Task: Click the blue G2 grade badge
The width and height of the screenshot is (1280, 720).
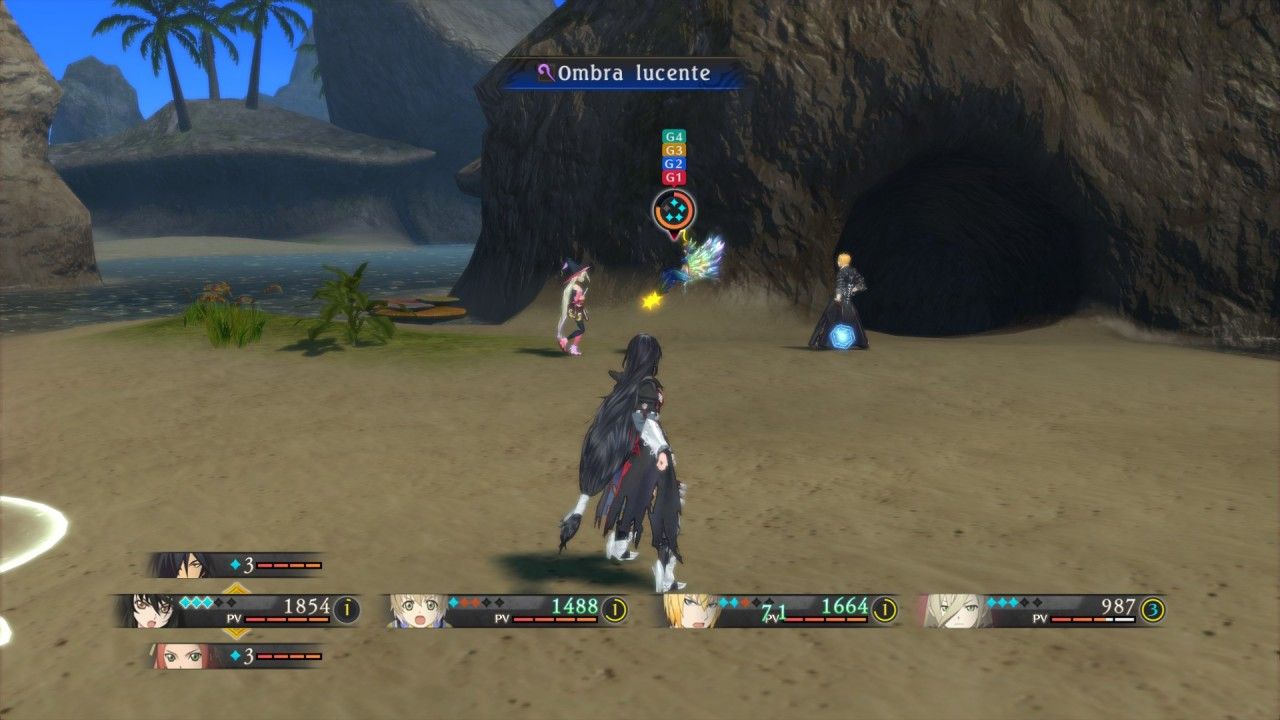Action: point(673,163)
